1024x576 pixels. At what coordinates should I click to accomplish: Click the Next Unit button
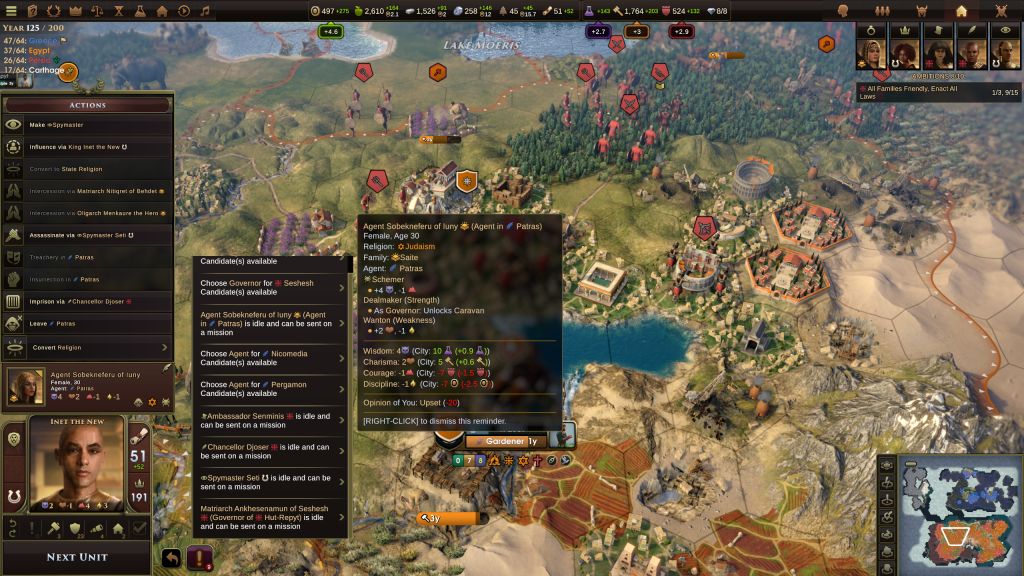tap(76, 557)
